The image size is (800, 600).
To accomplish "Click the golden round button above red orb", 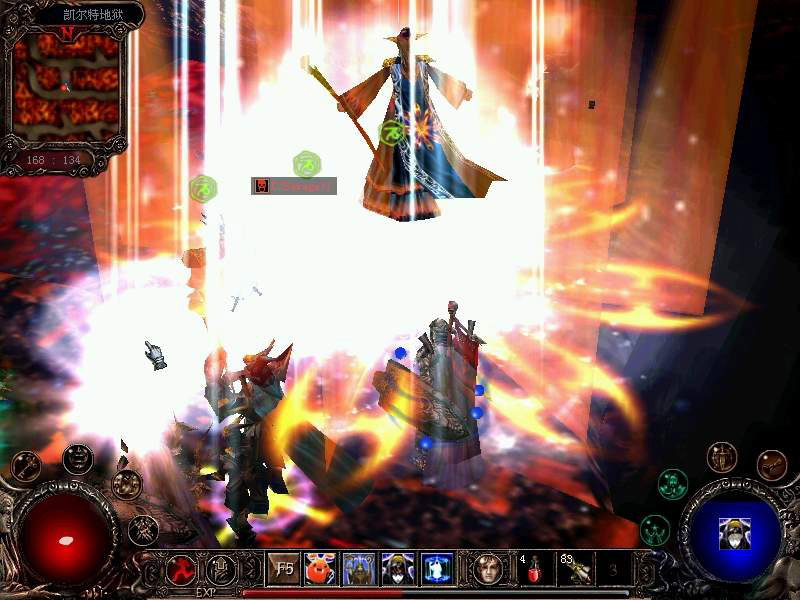I will pyautogui.click(x=127, y=484).
